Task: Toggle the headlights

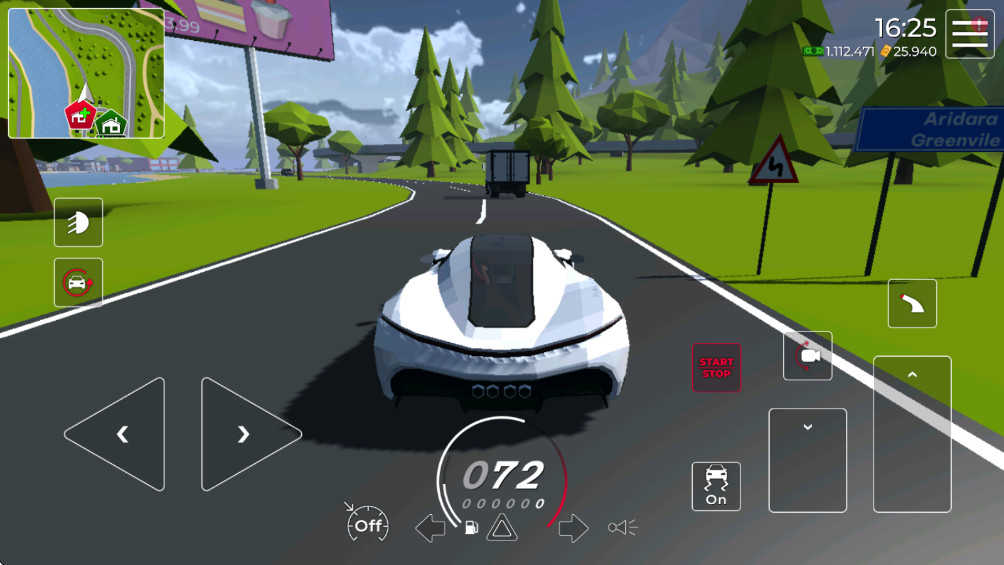Action: coord(78,222)
